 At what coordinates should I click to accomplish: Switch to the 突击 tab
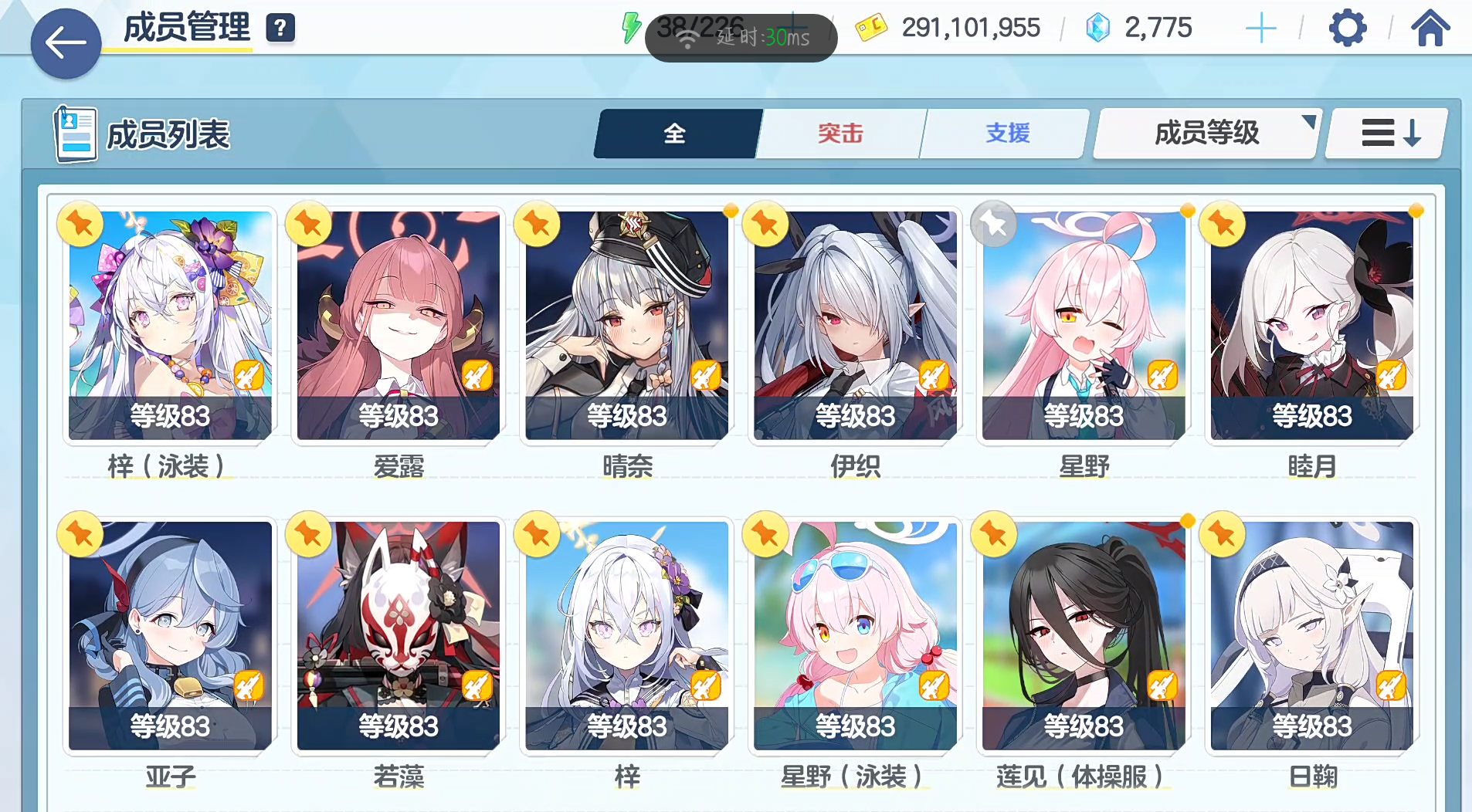click(840, 133)
